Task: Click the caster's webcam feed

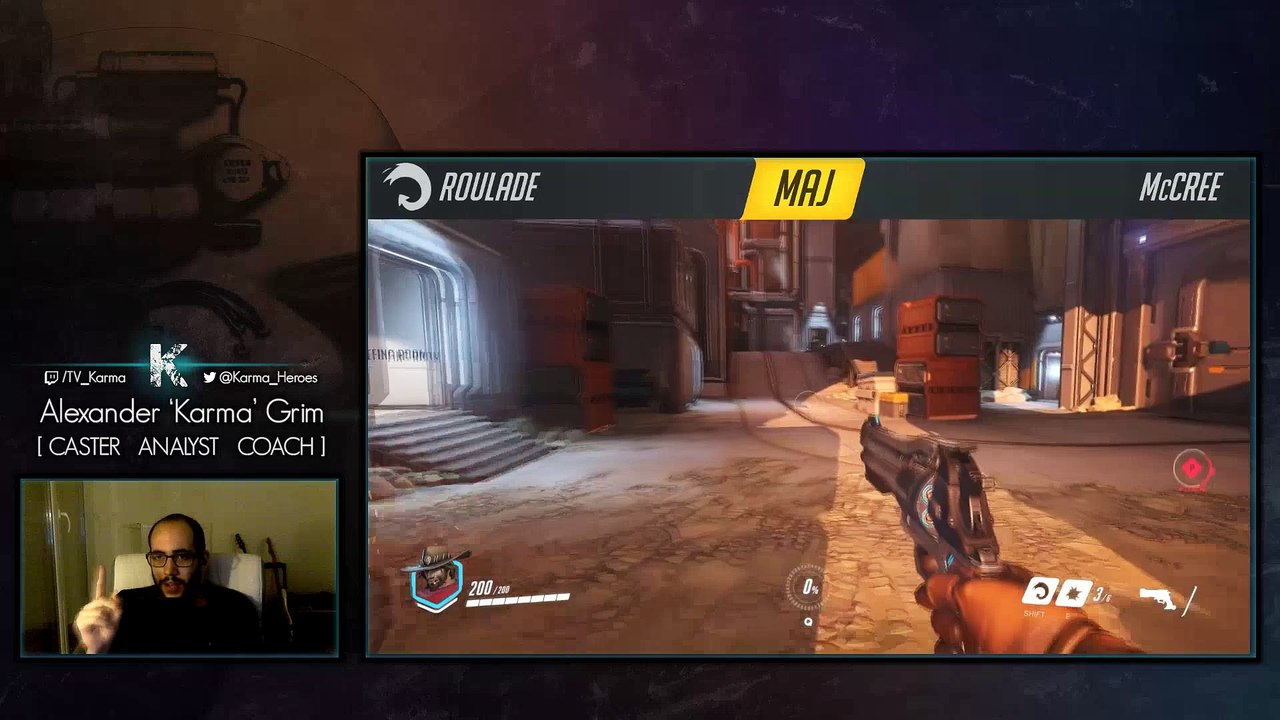Action: click(179, 567)
